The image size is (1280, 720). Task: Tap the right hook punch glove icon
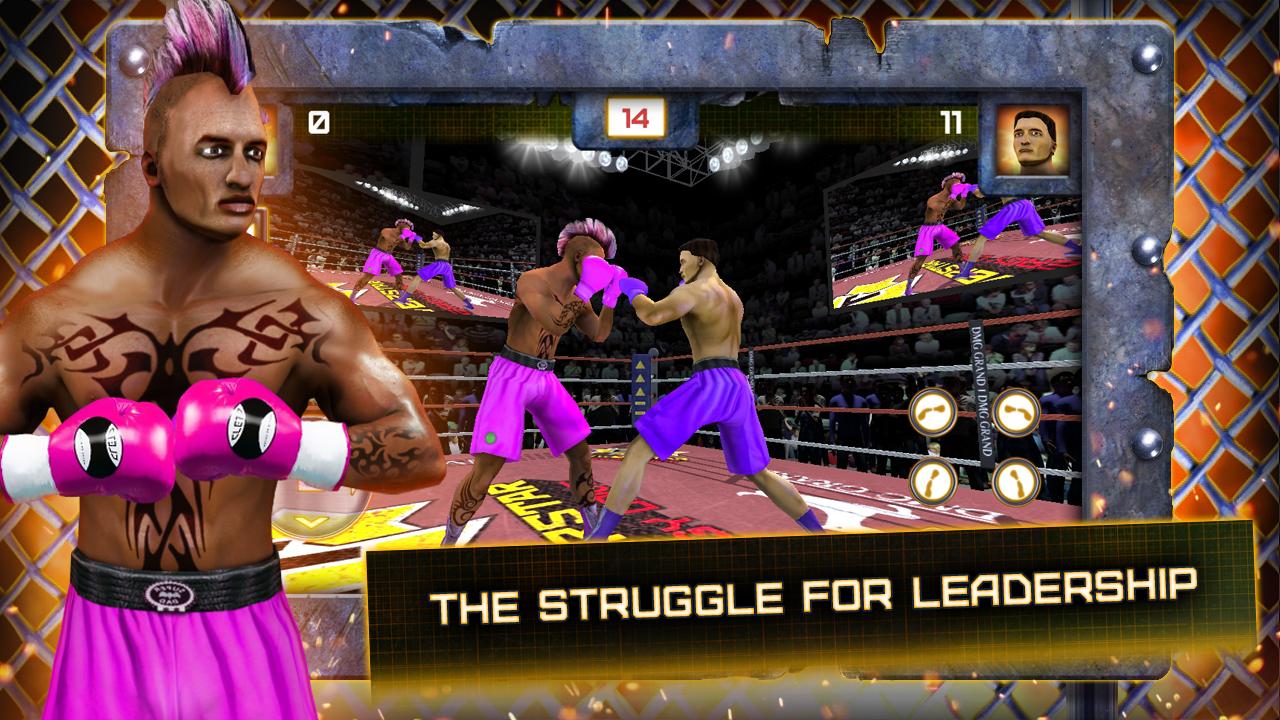[1017, 413]
